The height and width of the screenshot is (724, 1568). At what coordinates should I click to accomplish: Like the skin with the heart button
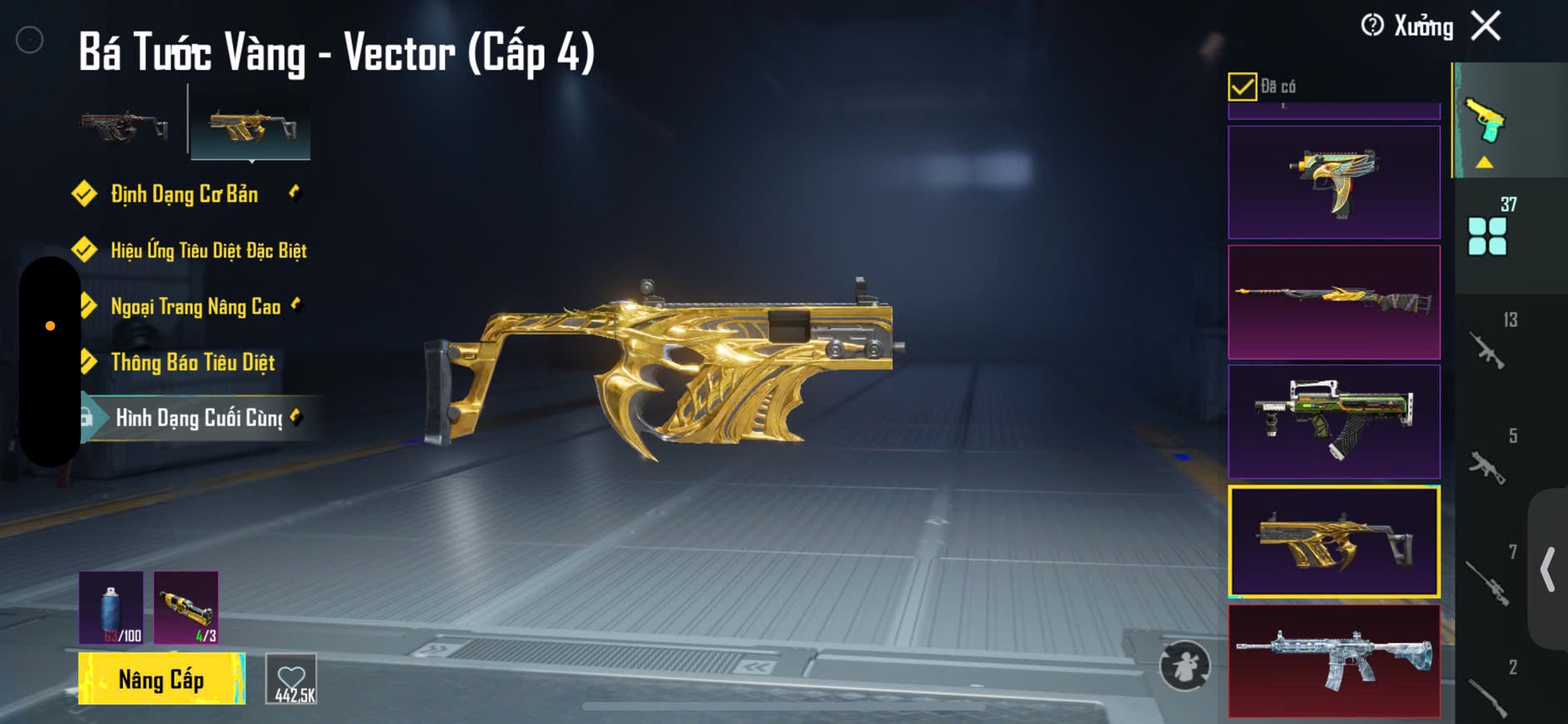(291, 679)
